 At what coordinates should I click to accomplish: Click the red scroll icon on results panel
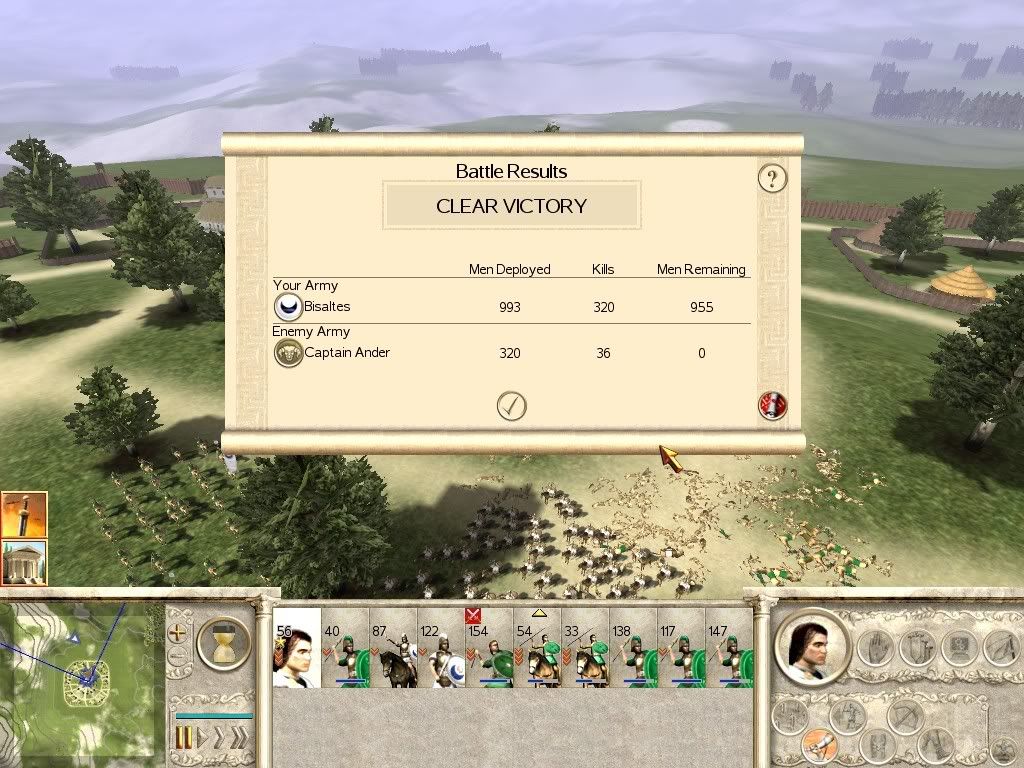coord(773,405)
